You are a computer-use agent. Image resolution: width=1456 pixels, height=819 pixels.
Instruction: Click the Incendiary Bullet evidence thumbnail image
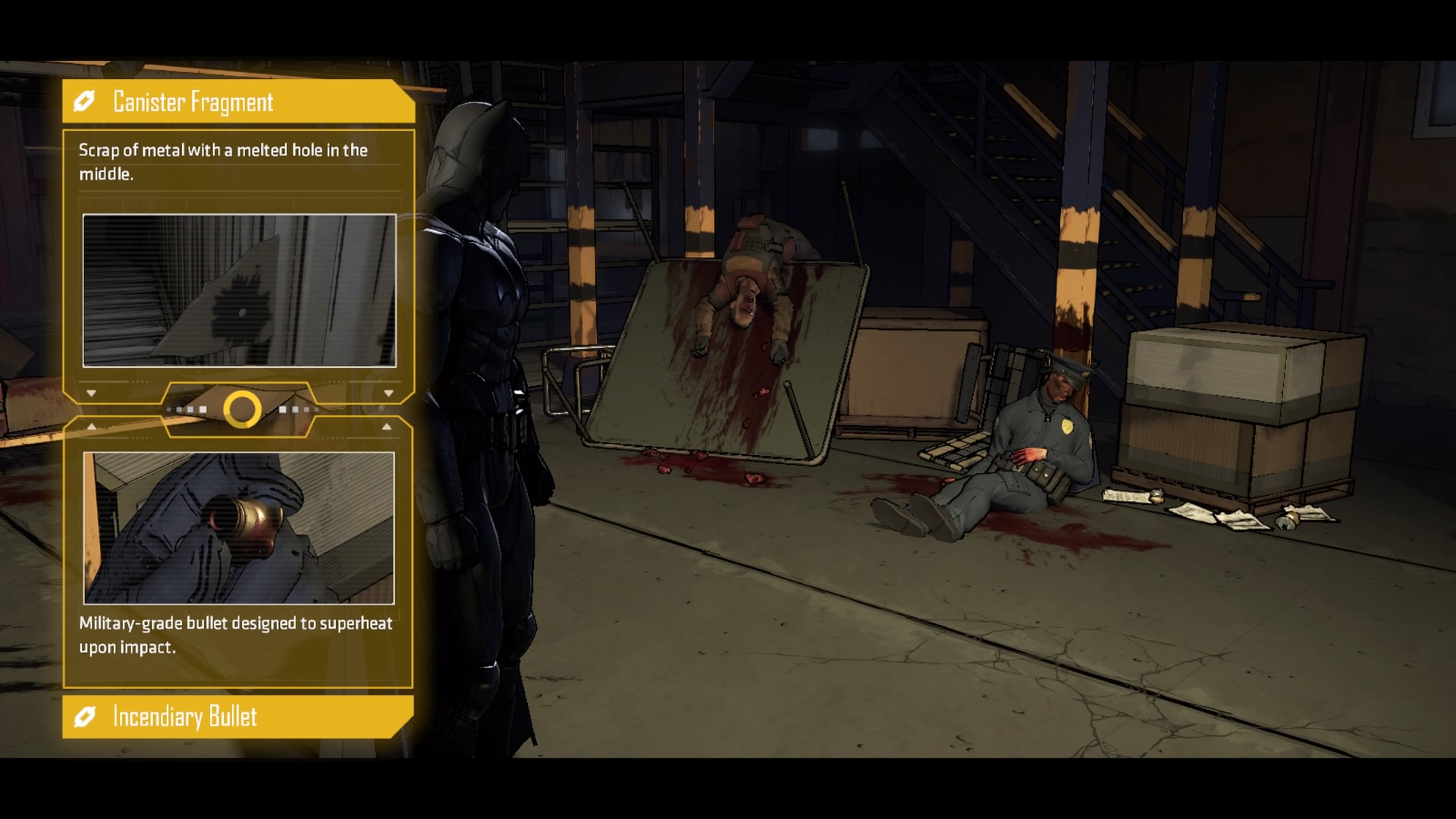(x=239, y=524)
